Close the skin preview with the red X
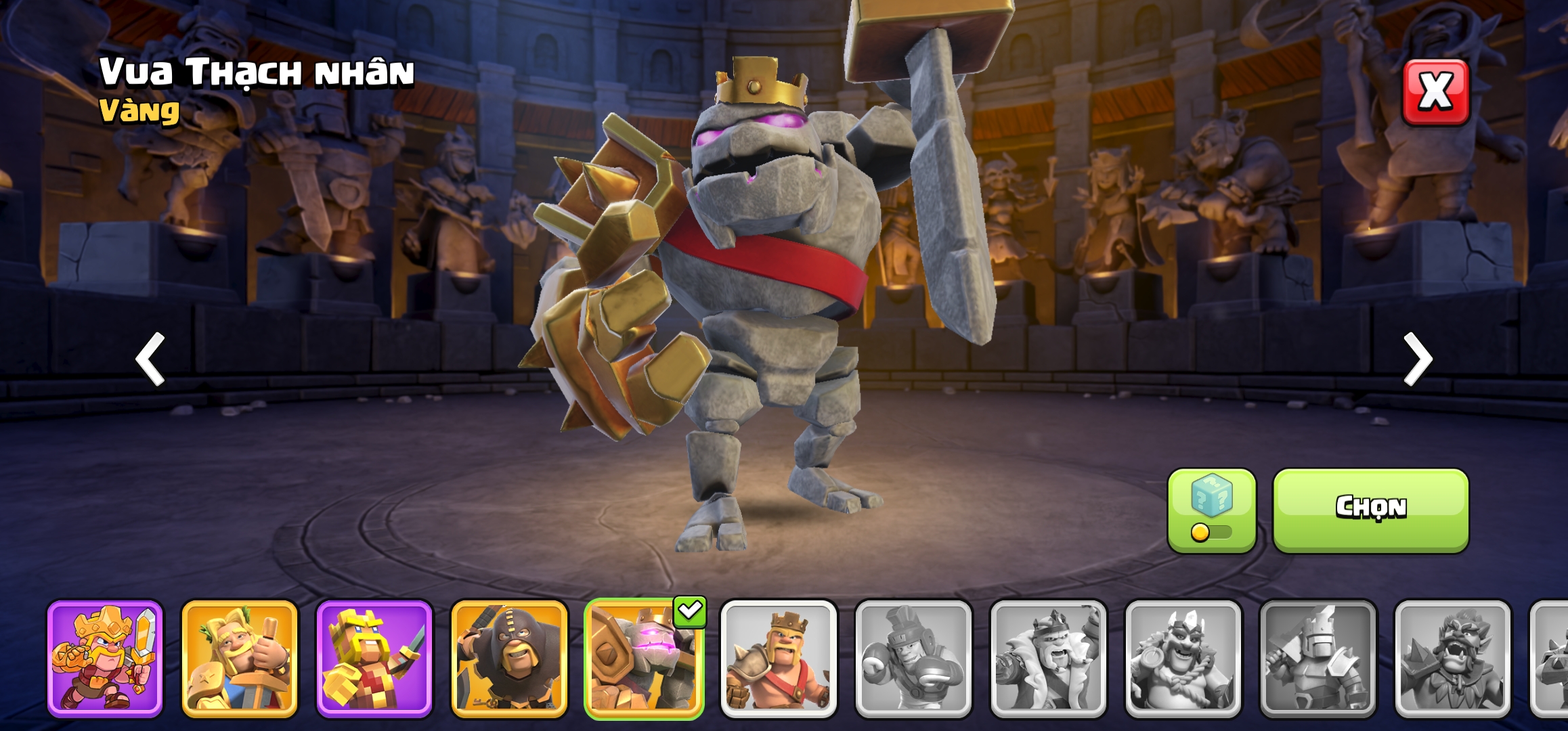The width and height of the screenshot is (1568, 731). [1435, 92]
